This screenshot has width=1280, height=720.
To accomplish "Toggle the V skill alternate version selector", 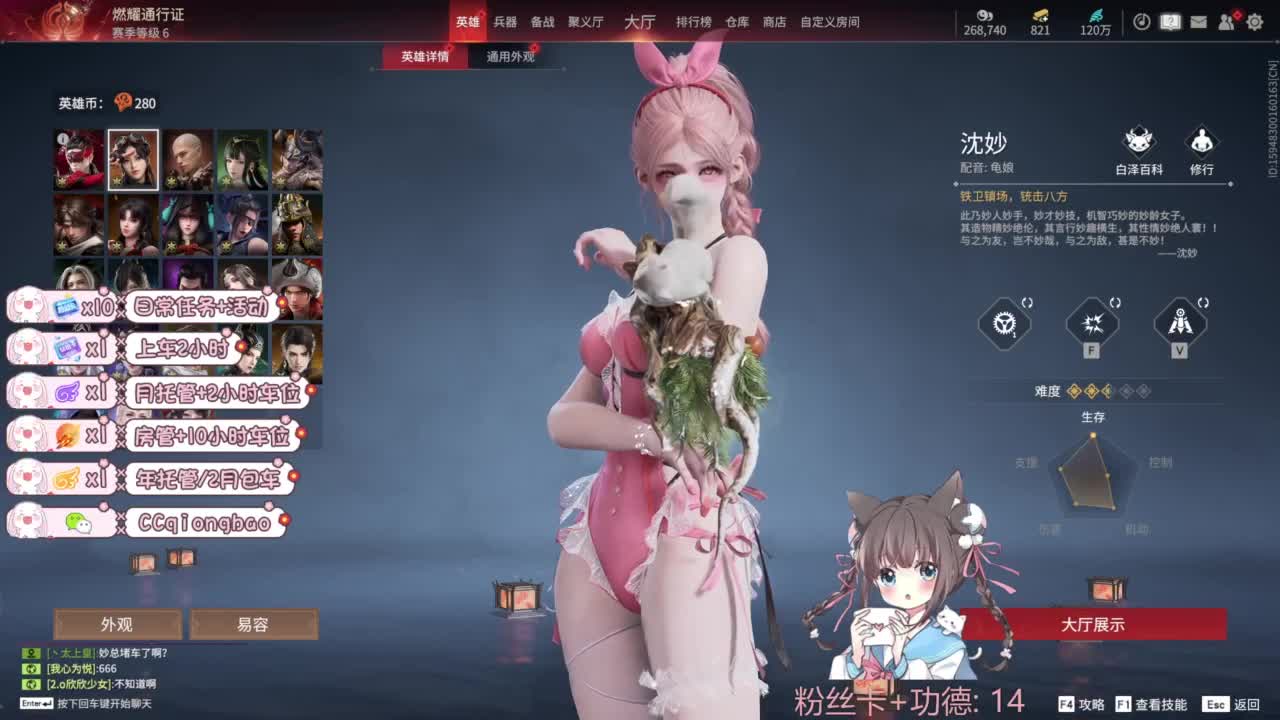I will [x=1203, y=302].
